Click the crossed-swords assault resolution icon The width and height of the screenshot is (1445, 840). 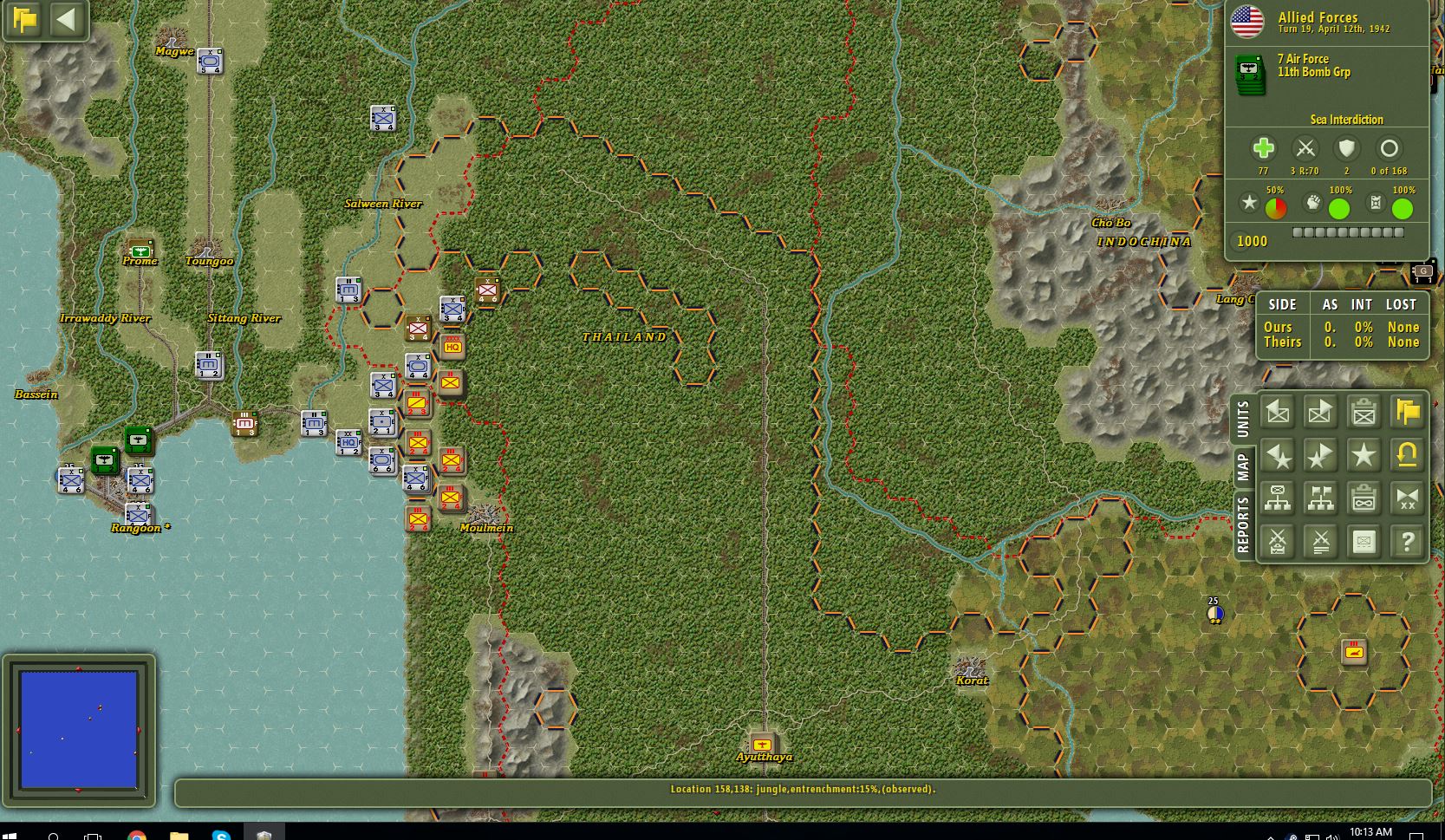[1320, 541]
